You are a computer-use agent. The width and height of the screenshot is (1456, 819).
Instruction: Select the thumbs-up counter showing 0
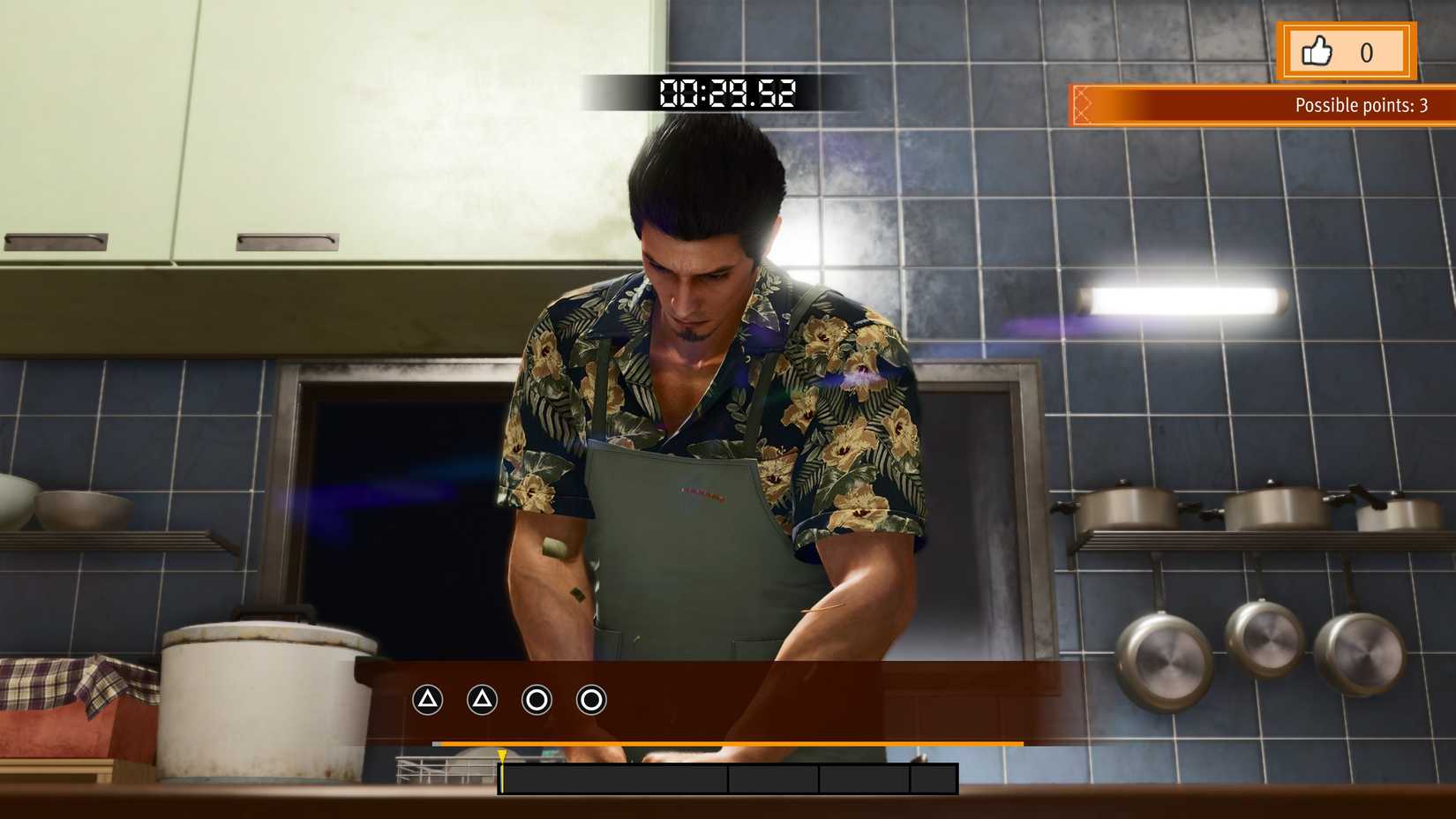point(1368,53)
